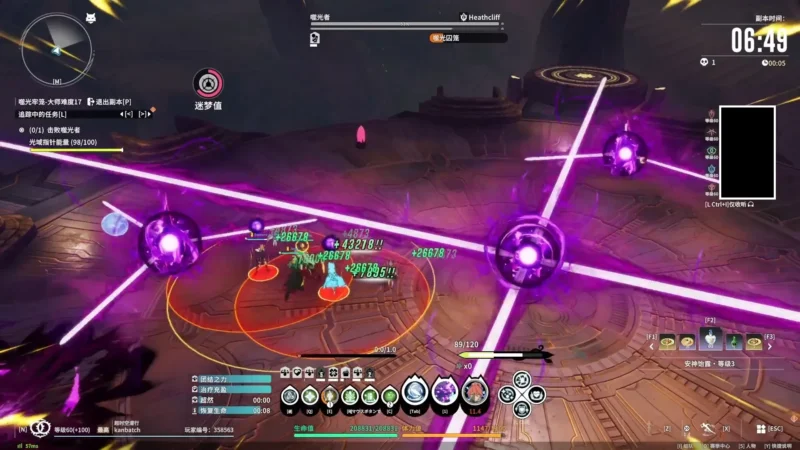Expand the tracked quests header 追踪中的任务

[43, 114]
